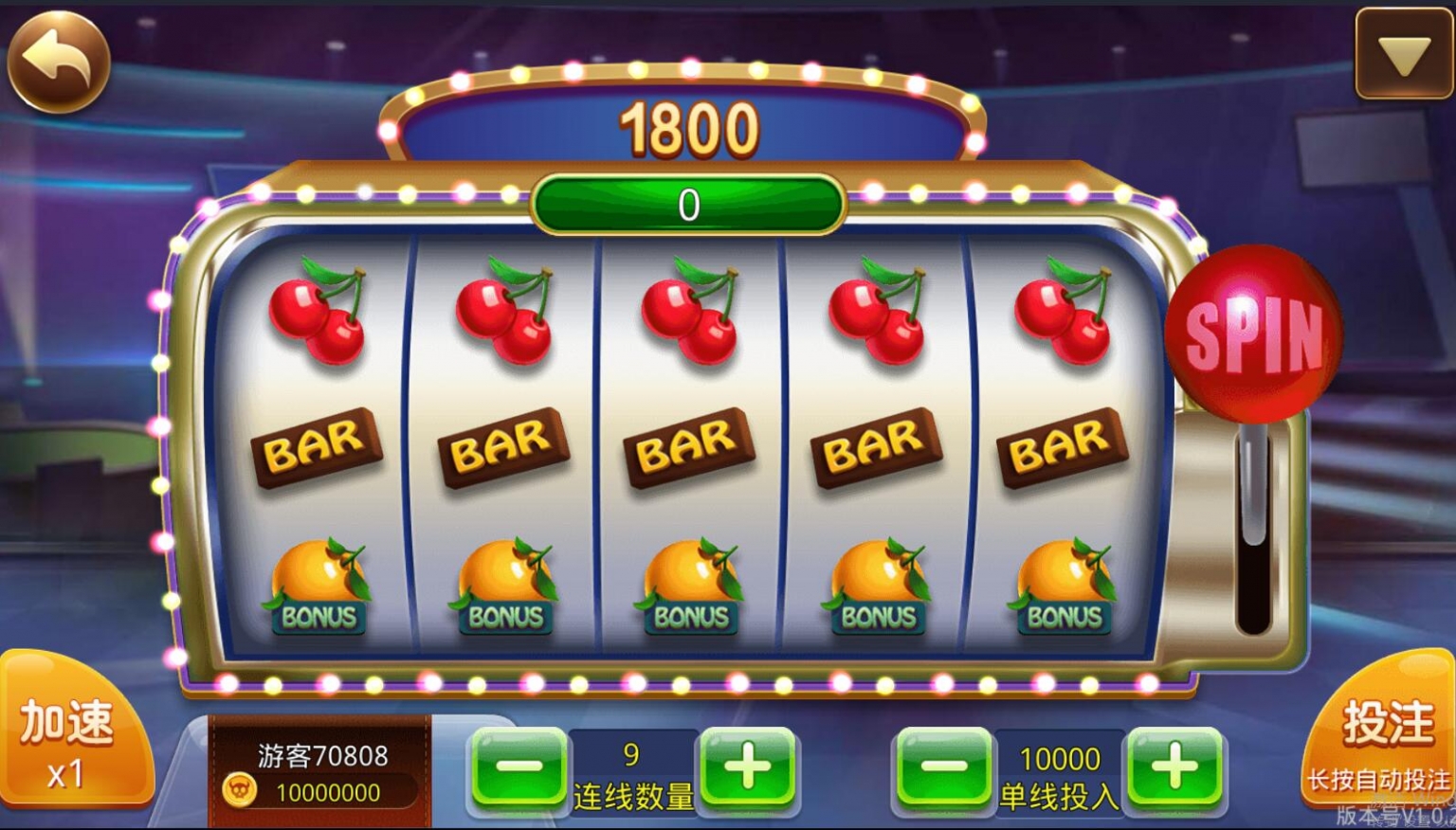The image size is (1456, 830).
Task: Open the dropdown triangle menu
Action: pos(1404,55)
